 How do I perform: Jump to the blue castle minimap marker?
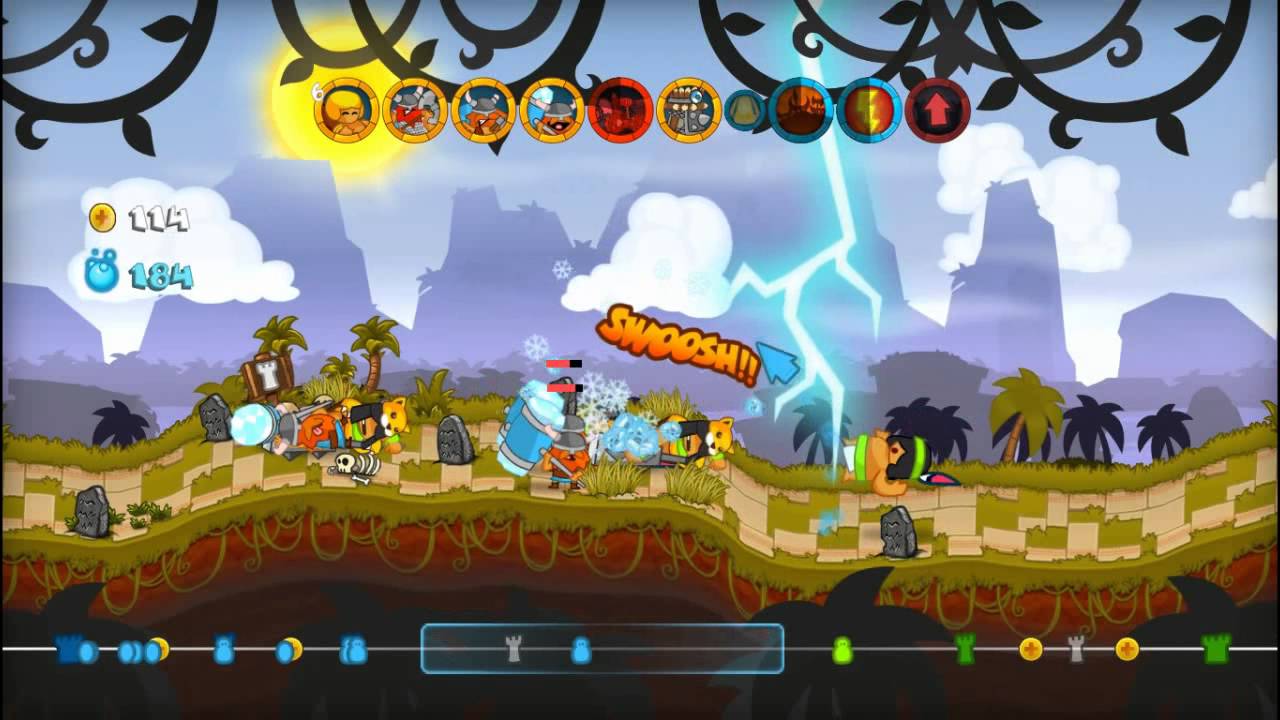[x=70, y=650]
